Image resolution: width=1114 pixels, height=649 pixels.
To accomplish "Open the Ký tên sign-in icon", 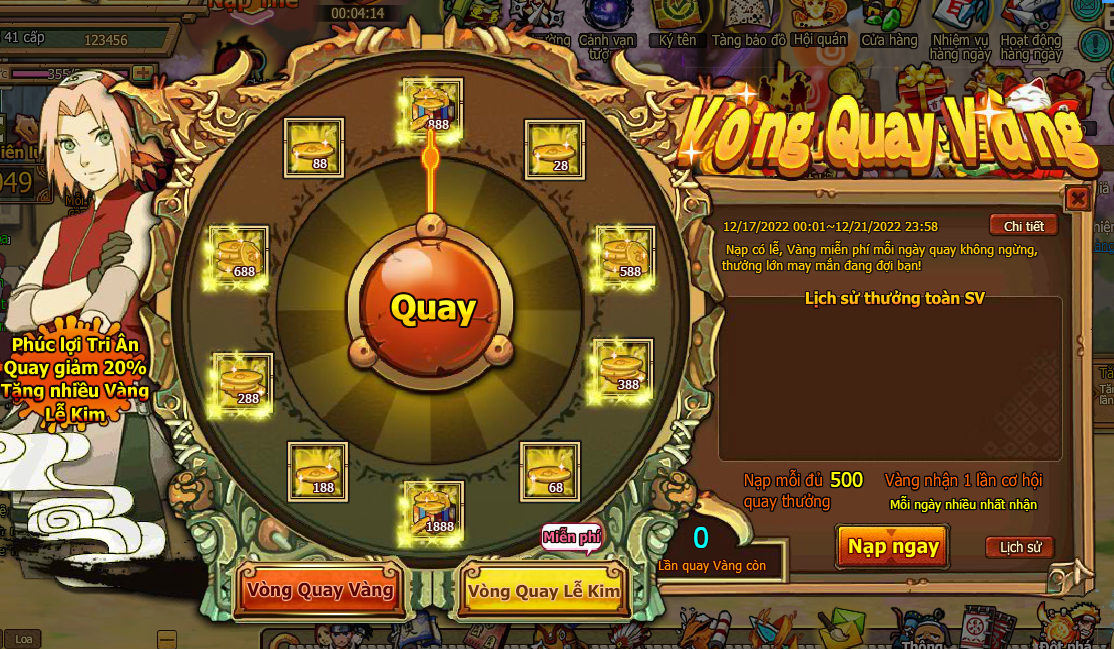I will 677,24.
